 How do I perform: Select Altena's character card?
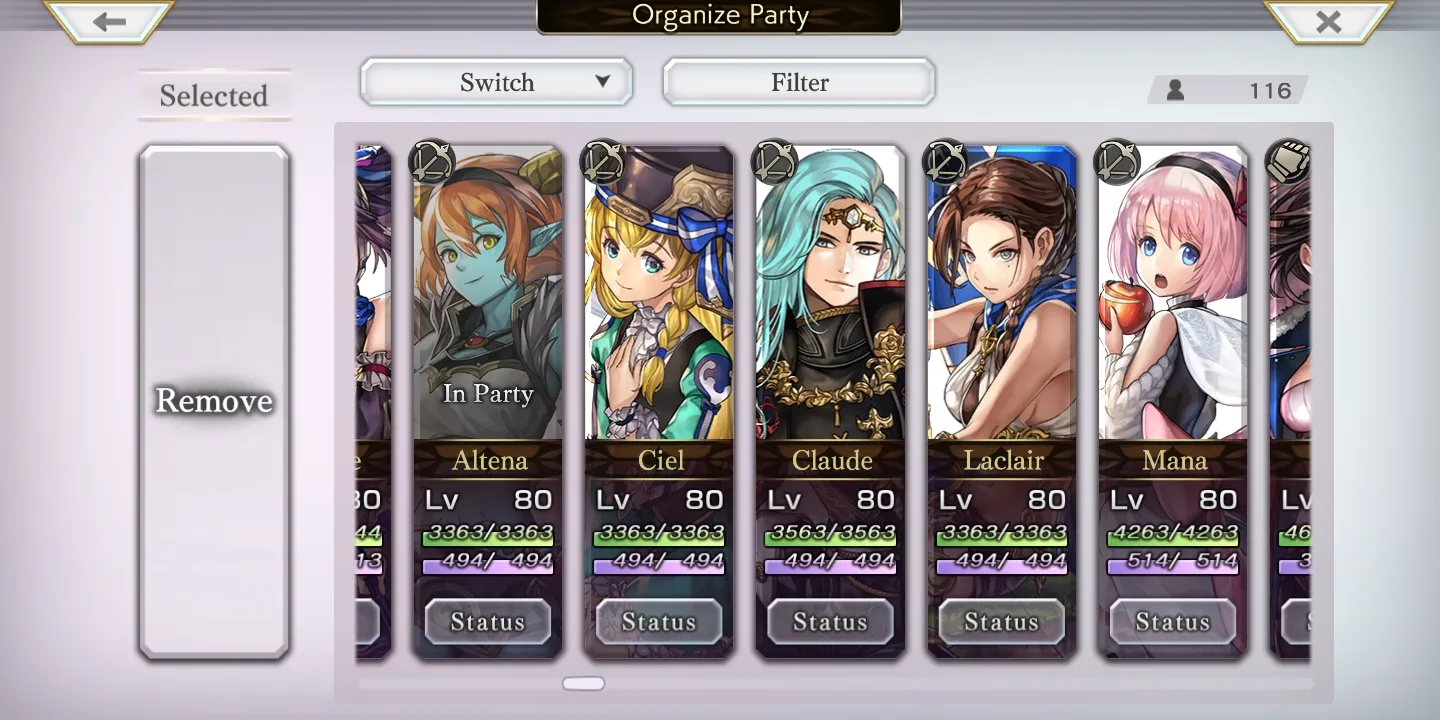tap(488, 300)
